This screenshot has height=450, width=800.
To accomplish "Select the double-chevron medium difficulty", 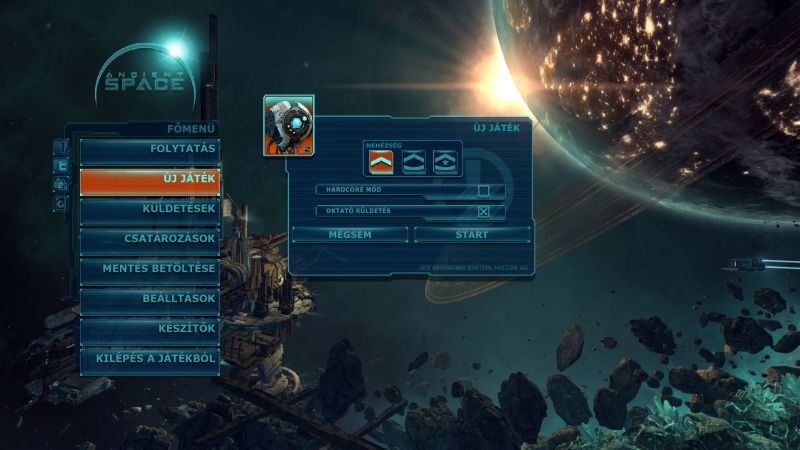I will coord(413,162).
